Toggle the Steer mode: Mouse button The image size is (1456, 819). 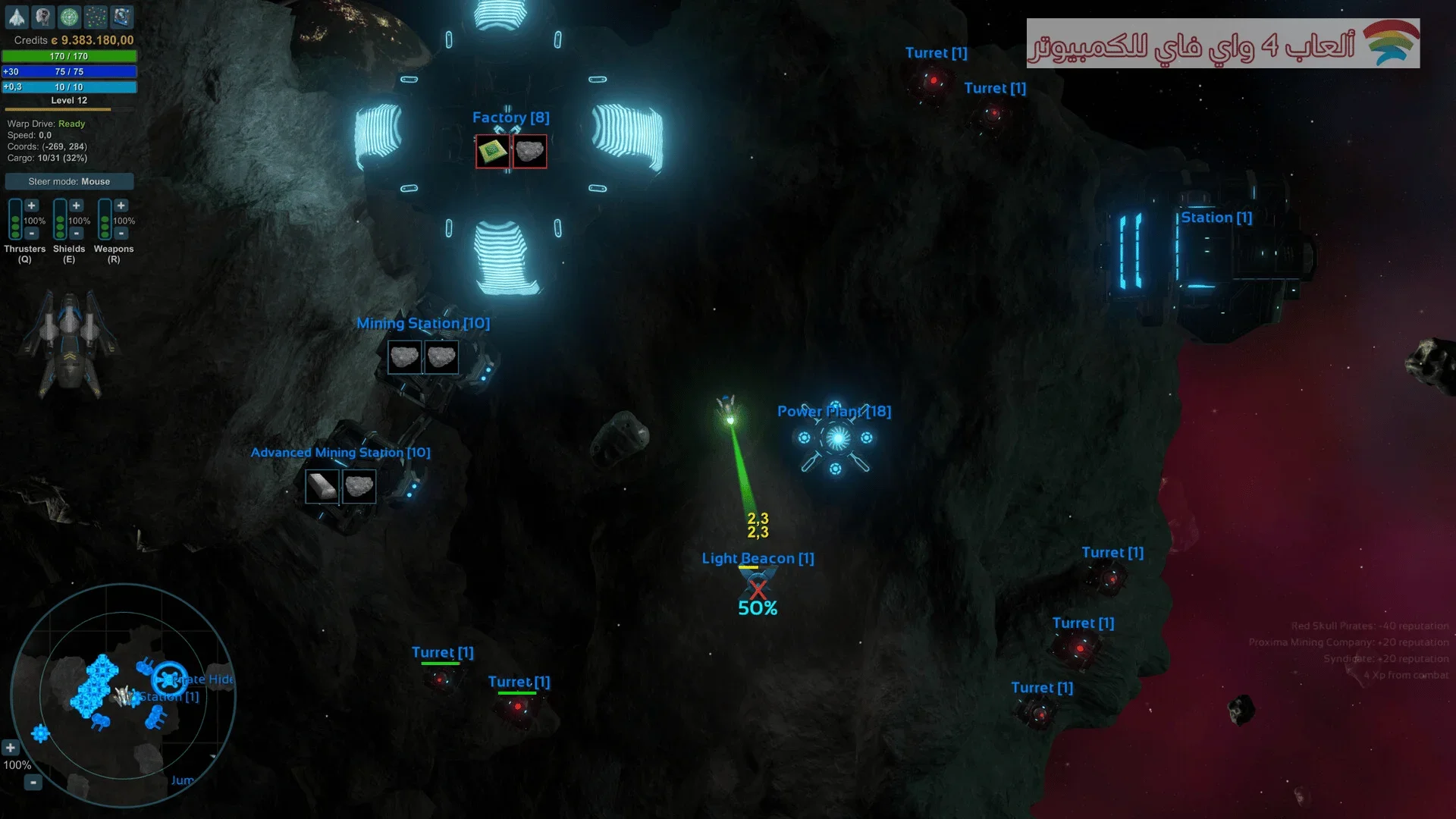[x=69, y=181]
